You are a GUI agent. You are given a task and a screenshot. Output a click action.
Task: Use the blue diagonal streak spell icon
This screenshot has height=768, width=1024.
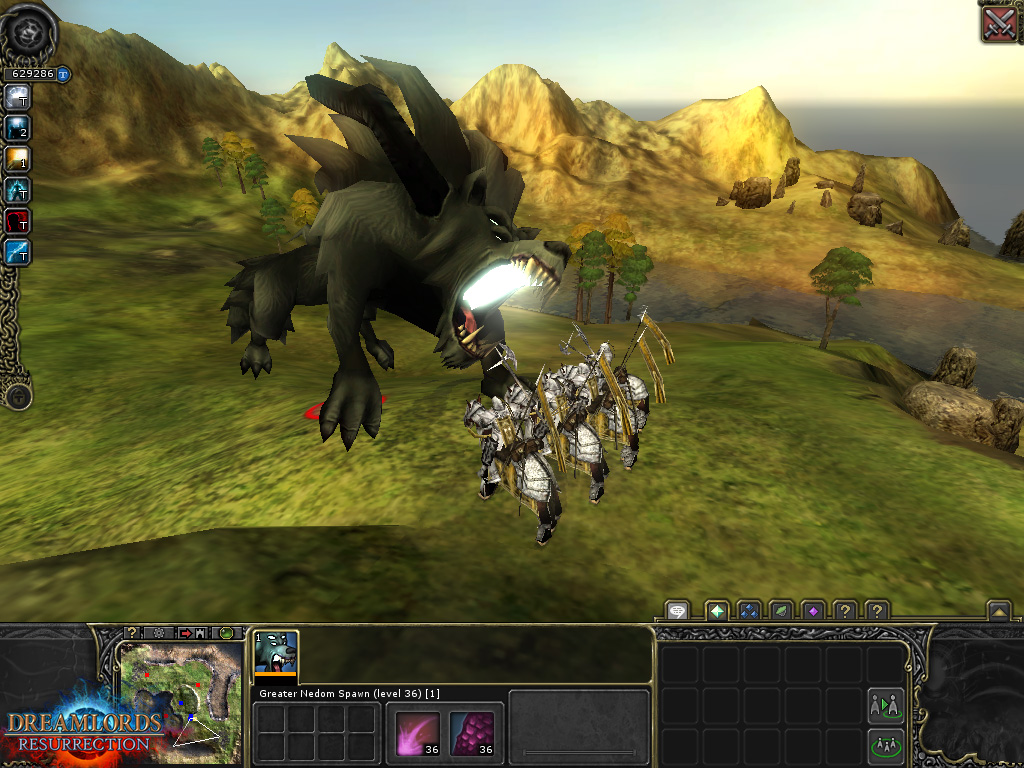[x=17, y=251]
